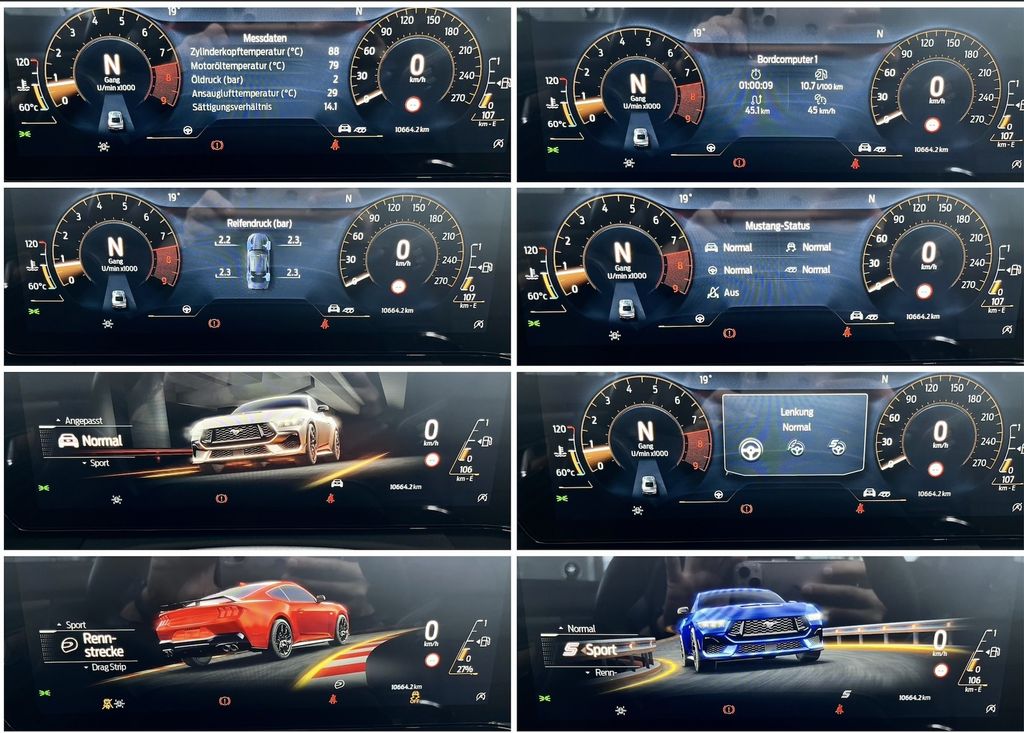1024x733 pixels.
Task: Choose the highlighted S Sport mode beside the blue Mustang
Action: click(x=593, y=650)
